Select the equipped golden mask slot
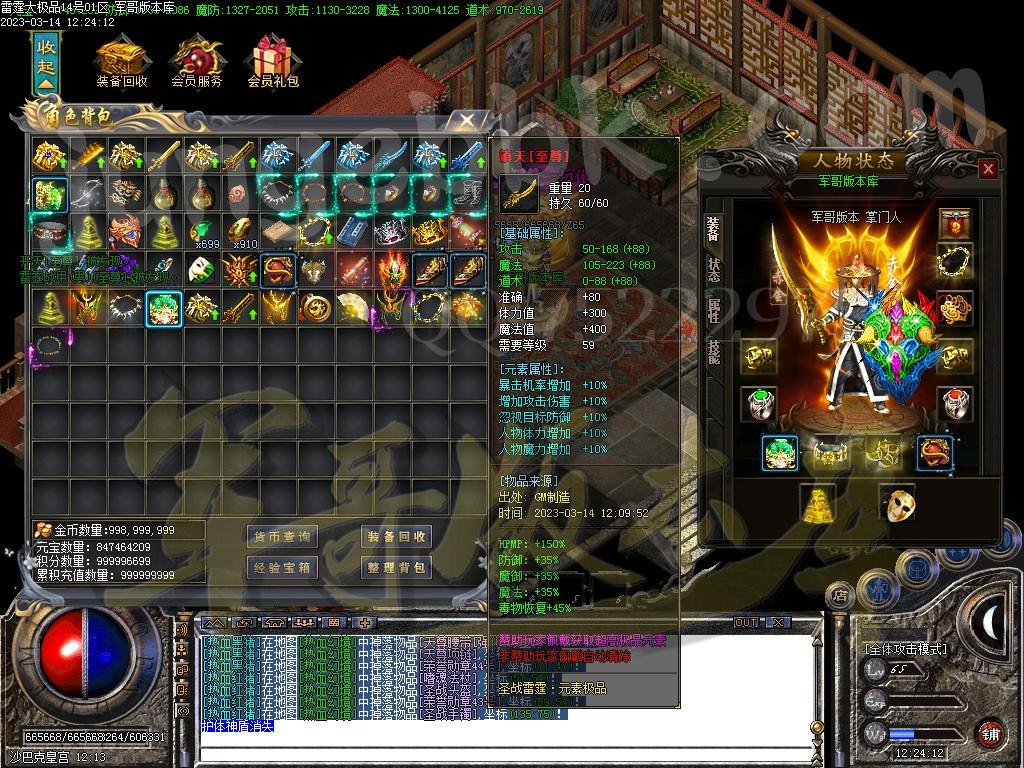The width and height of the screenshot is (1024, 768). [x=896, y=503]
